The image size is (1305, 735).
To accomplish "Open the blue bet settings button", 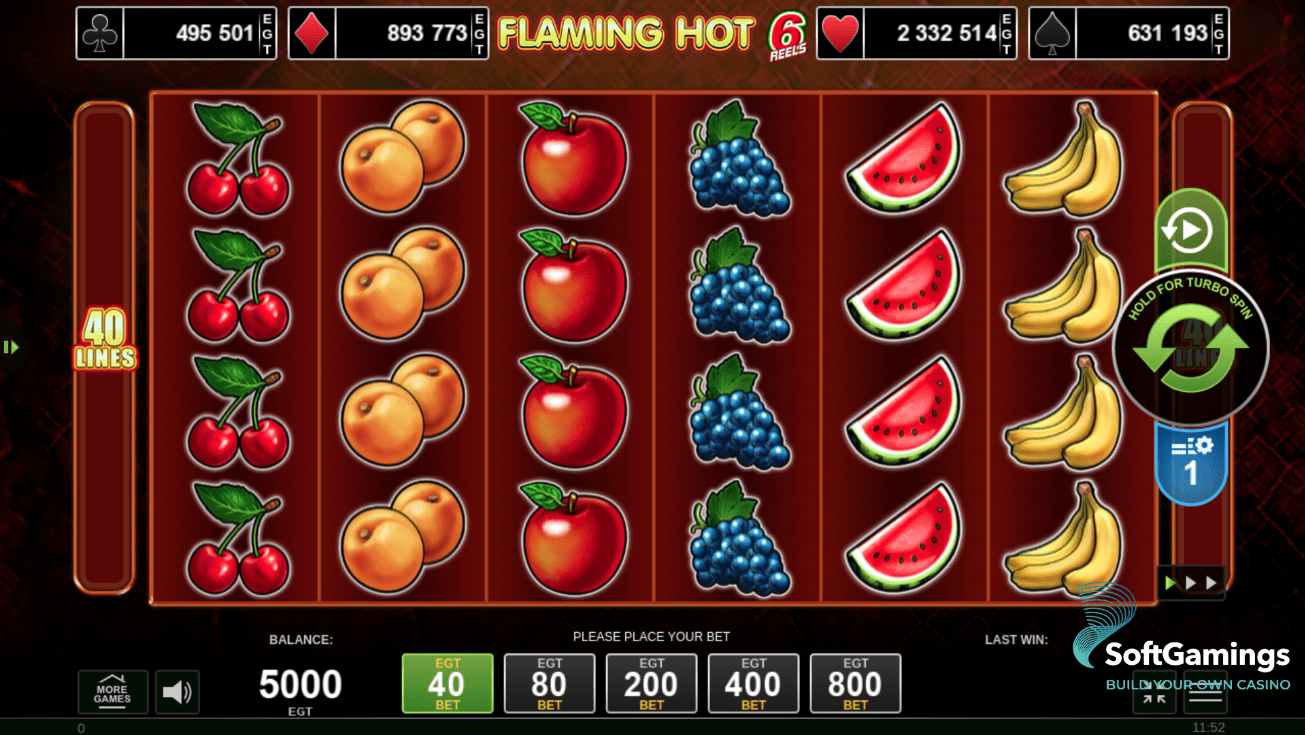I will [1190, 462].
